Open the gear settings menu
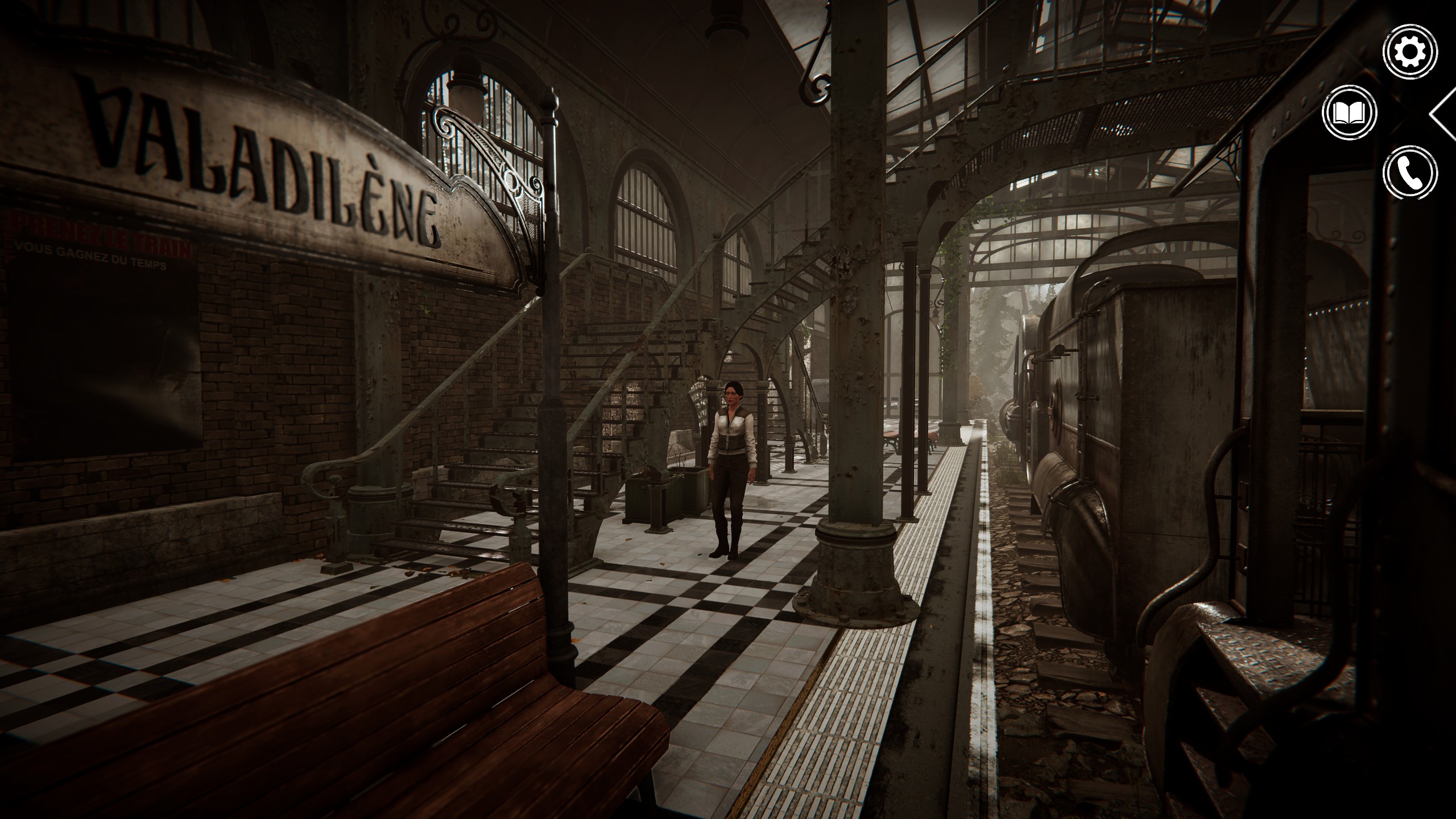Screen dimensions: 1456x819 [x=1410, y=52]
